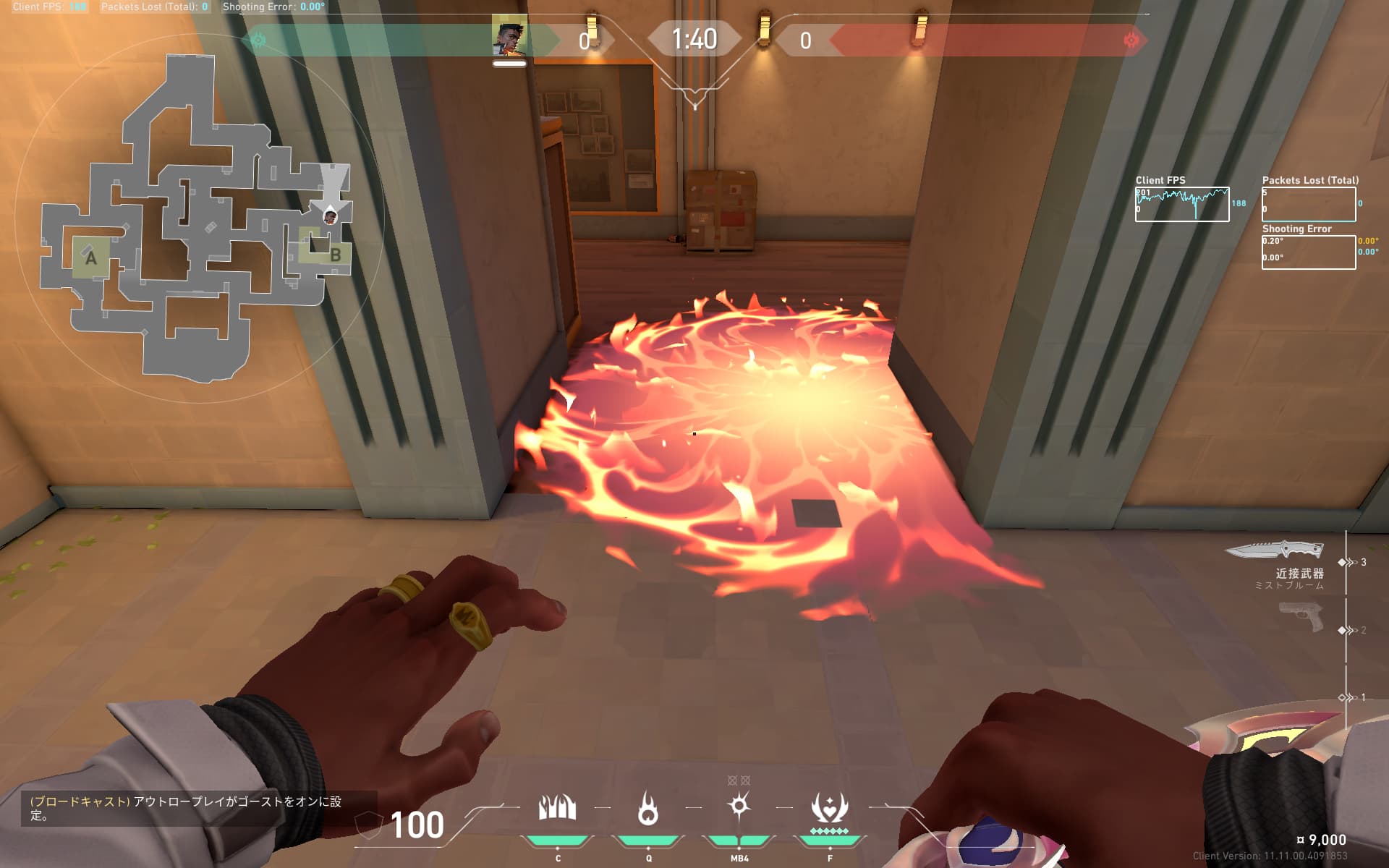This screenshot has width=1389, height=868.
Task: Click the minimap in the corner
Action: [197, 217]
